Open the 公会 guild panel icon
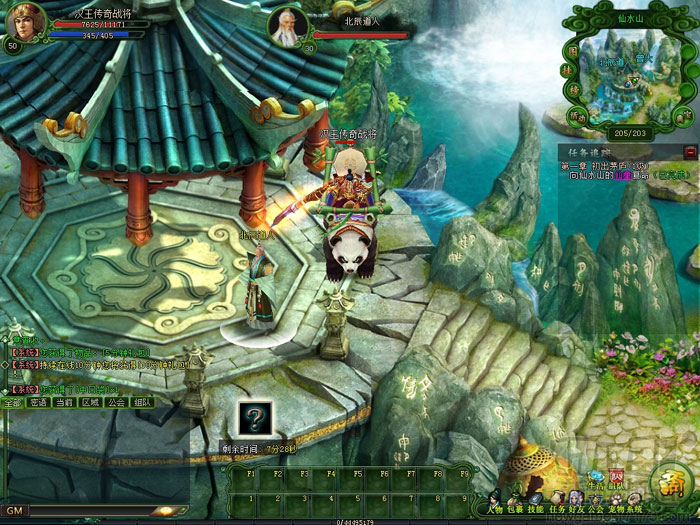Image resolution: width=700 pixels, height=525 pixels. click(x=597, y=498)
